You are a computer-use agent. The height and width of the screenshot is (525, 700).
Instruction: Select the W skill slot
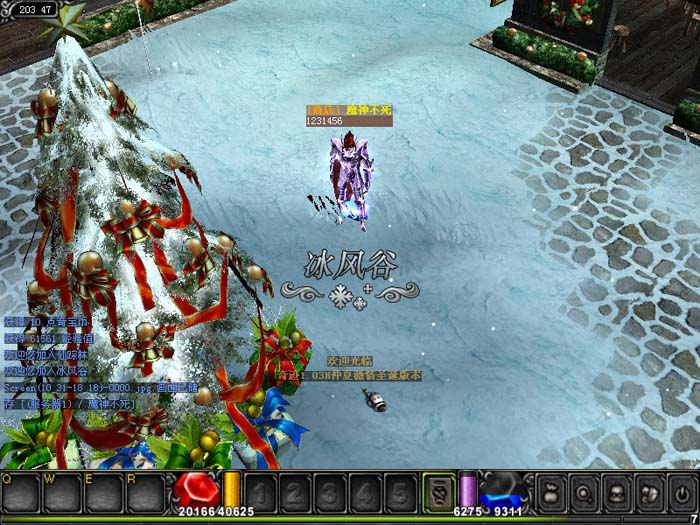62,494
